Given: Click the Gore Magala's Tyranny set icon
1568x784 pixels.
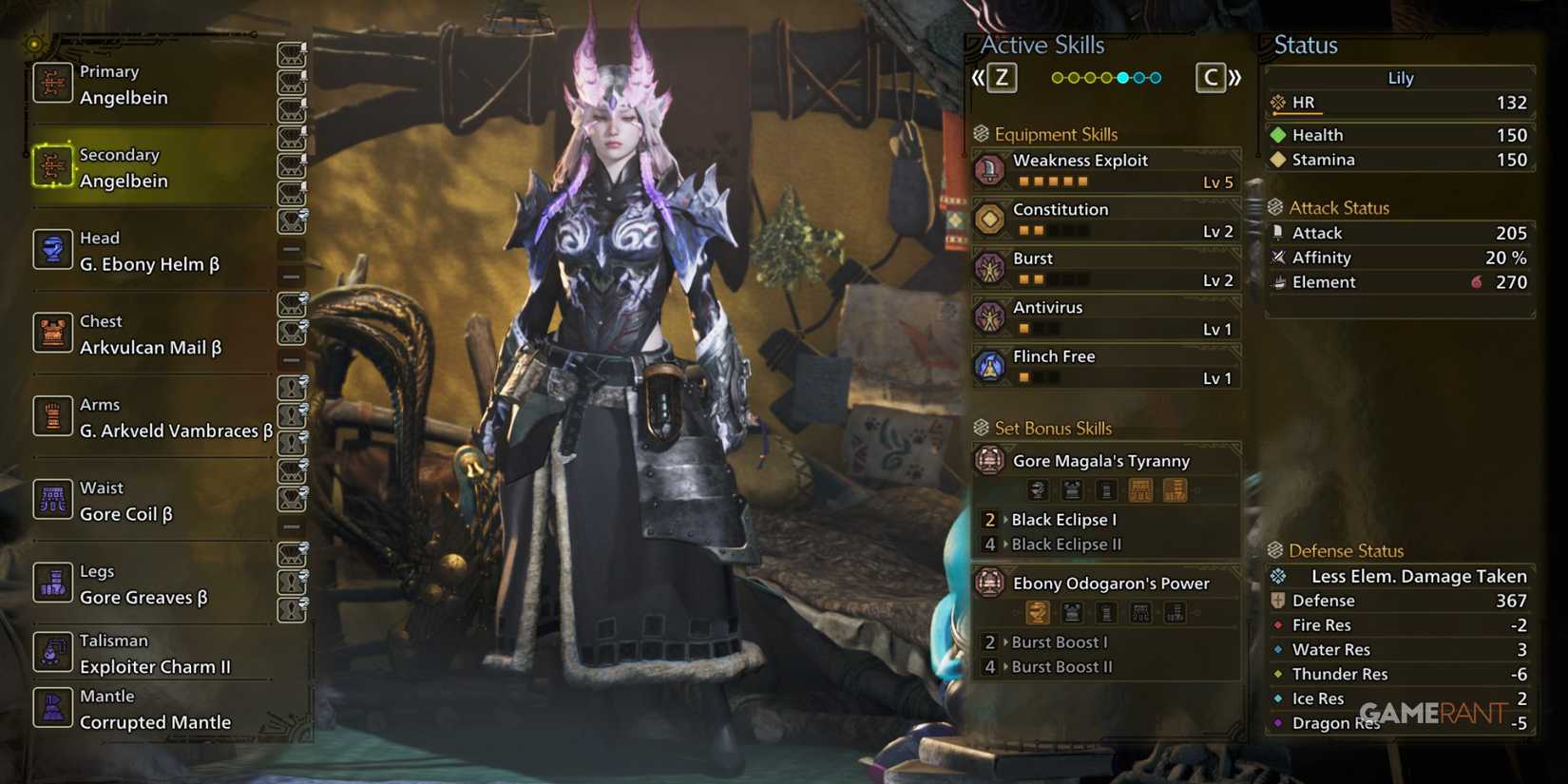Looking at the screenshot, I should click(989, 460).
